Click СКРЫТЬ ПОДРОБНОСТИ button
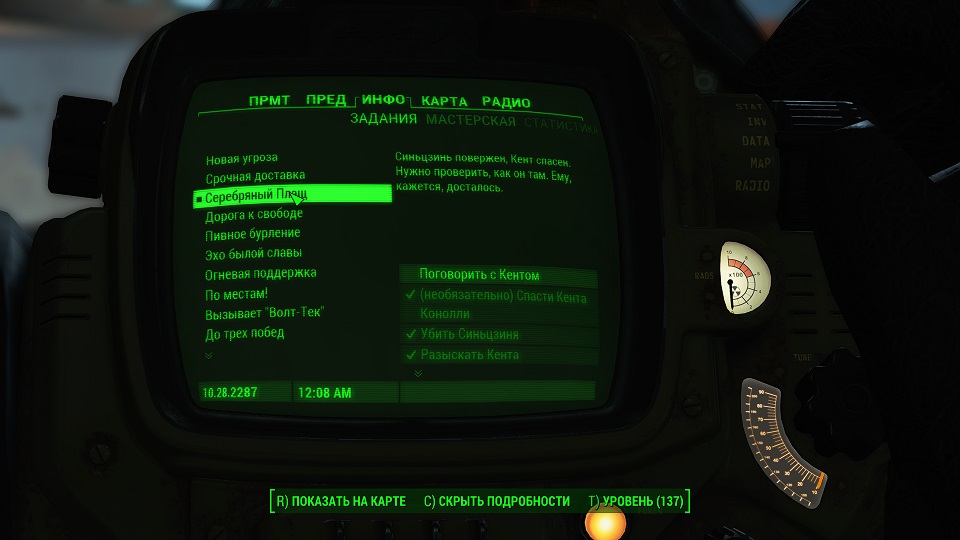 tap(497, 501)
